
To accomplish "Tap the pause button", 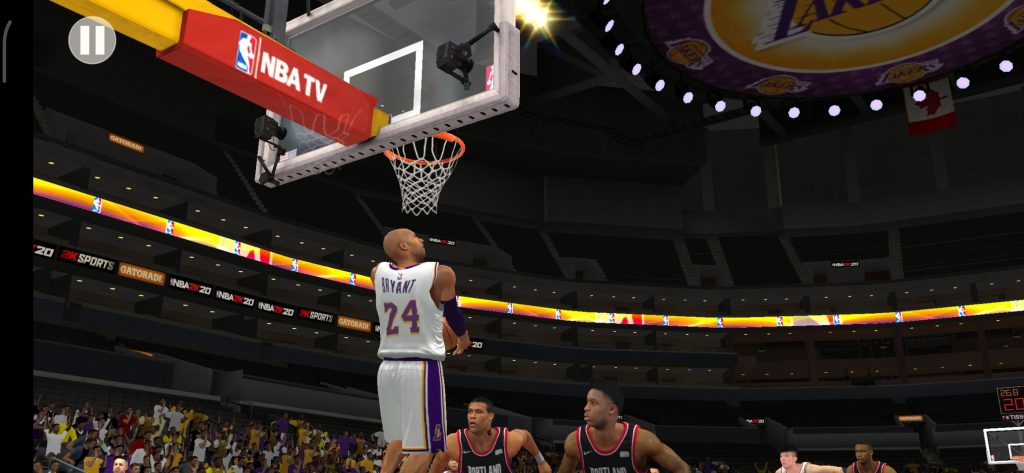I will click(x=92, y=40).
